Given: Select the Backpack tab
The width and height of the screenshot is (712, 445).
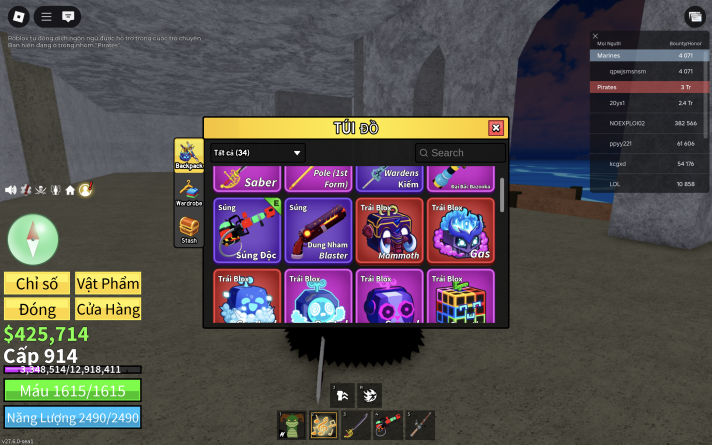Looking at the screenshot, I should [189, 153].
